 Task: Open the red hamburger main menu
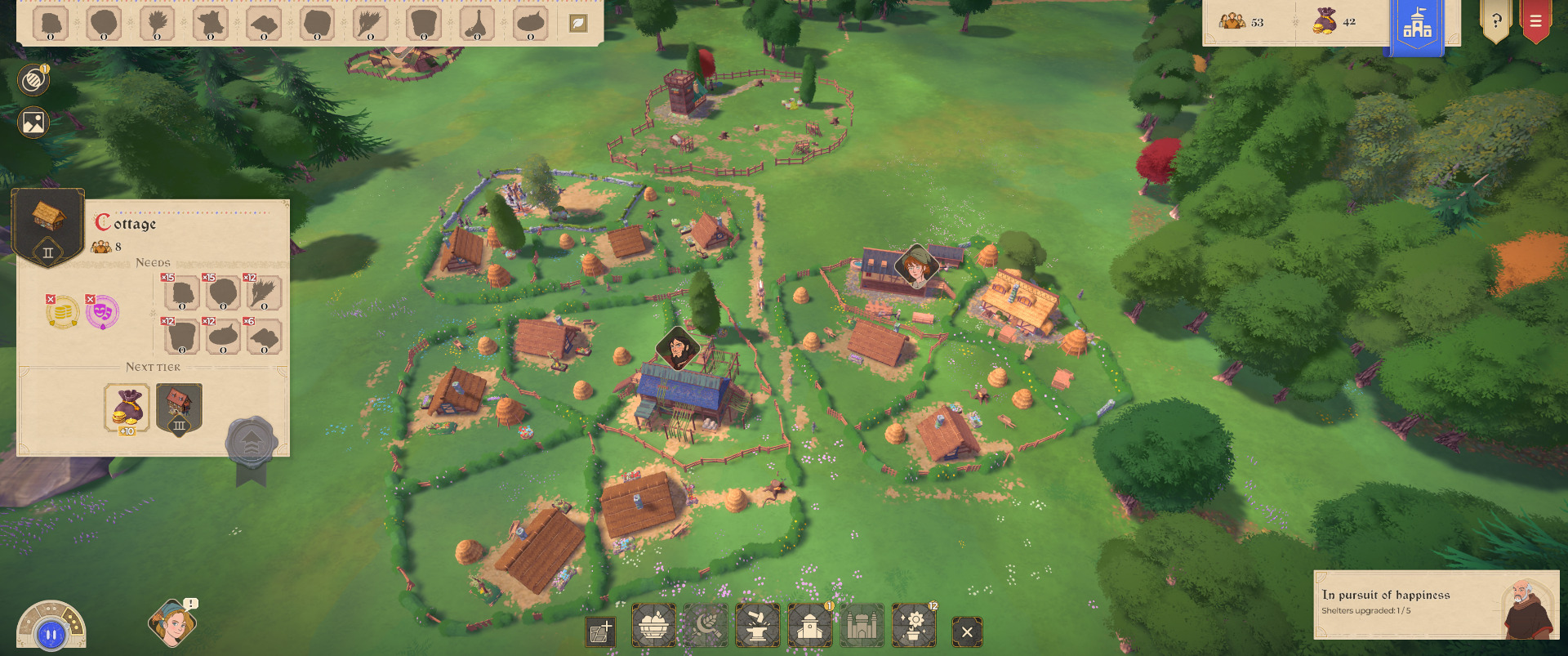(x=1535, y=21)
